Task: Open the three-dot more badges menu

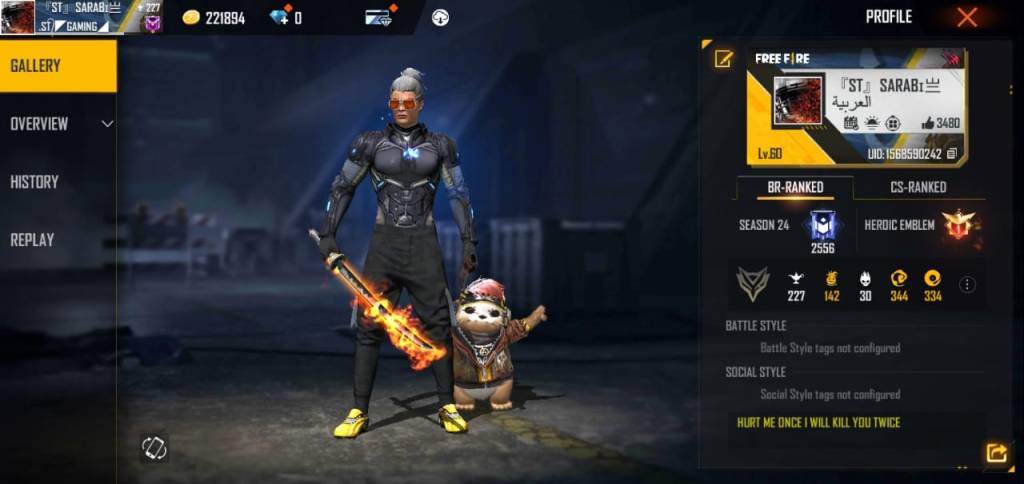Action: [967, 285]
